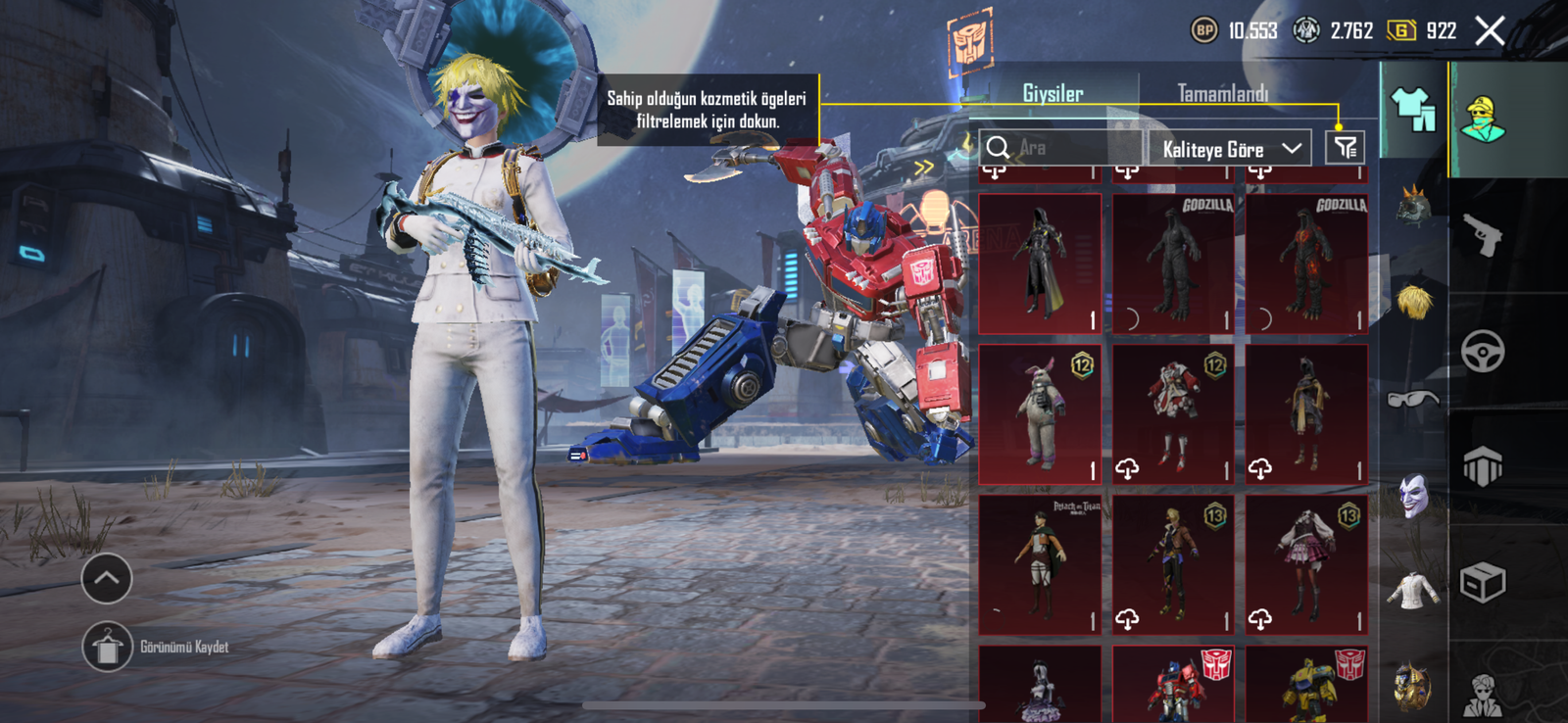This screenshot has height=723, width=1568.
Task: Pick the Optimus Prime outfit tile
Action: tap(1173, 684)
